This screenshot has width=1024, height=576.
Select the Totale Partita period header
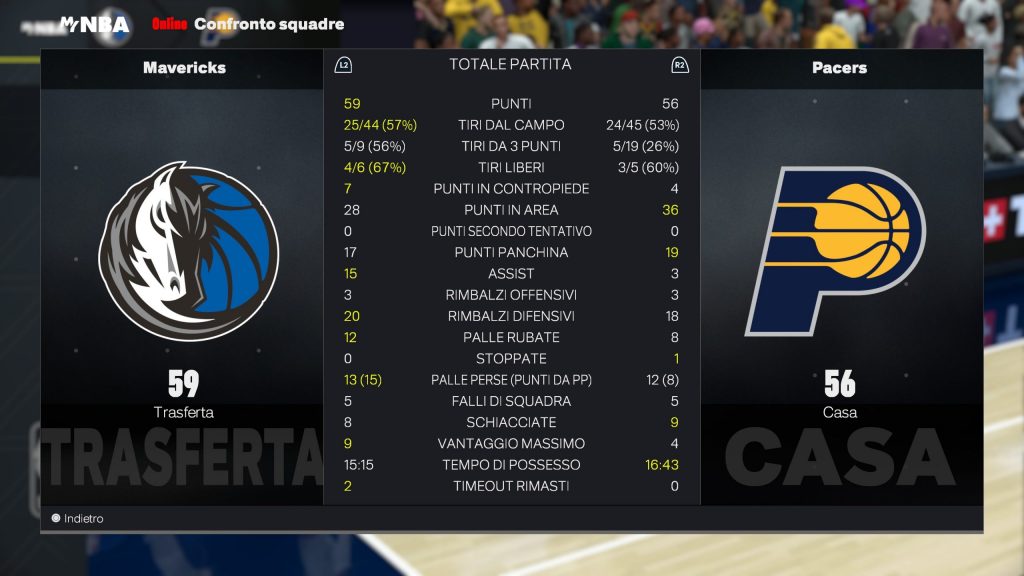[x=510, y=64]
